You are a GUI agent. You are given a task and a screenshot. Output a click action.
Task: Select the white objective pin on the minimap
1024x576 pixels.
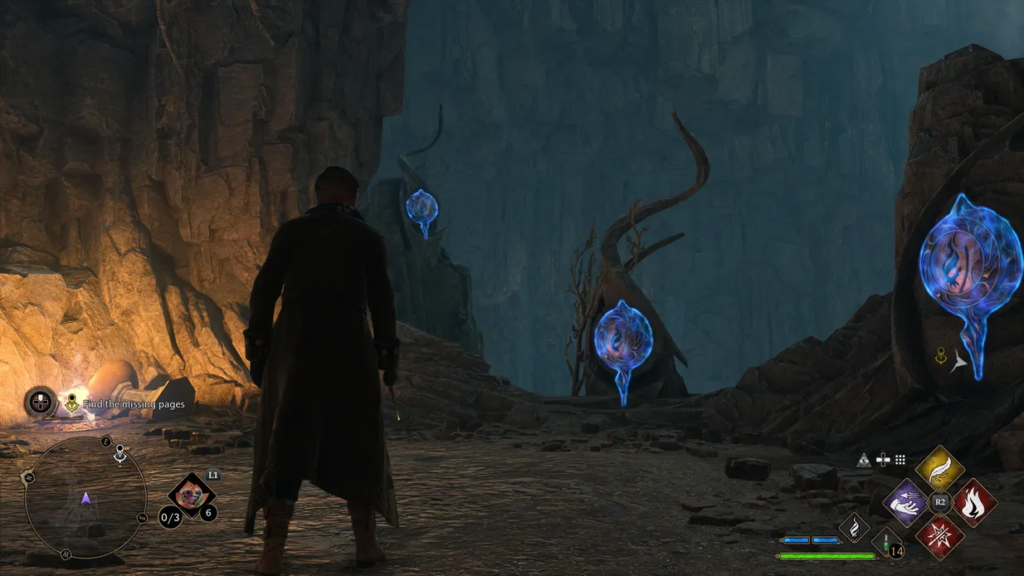[x=120, y=453]
